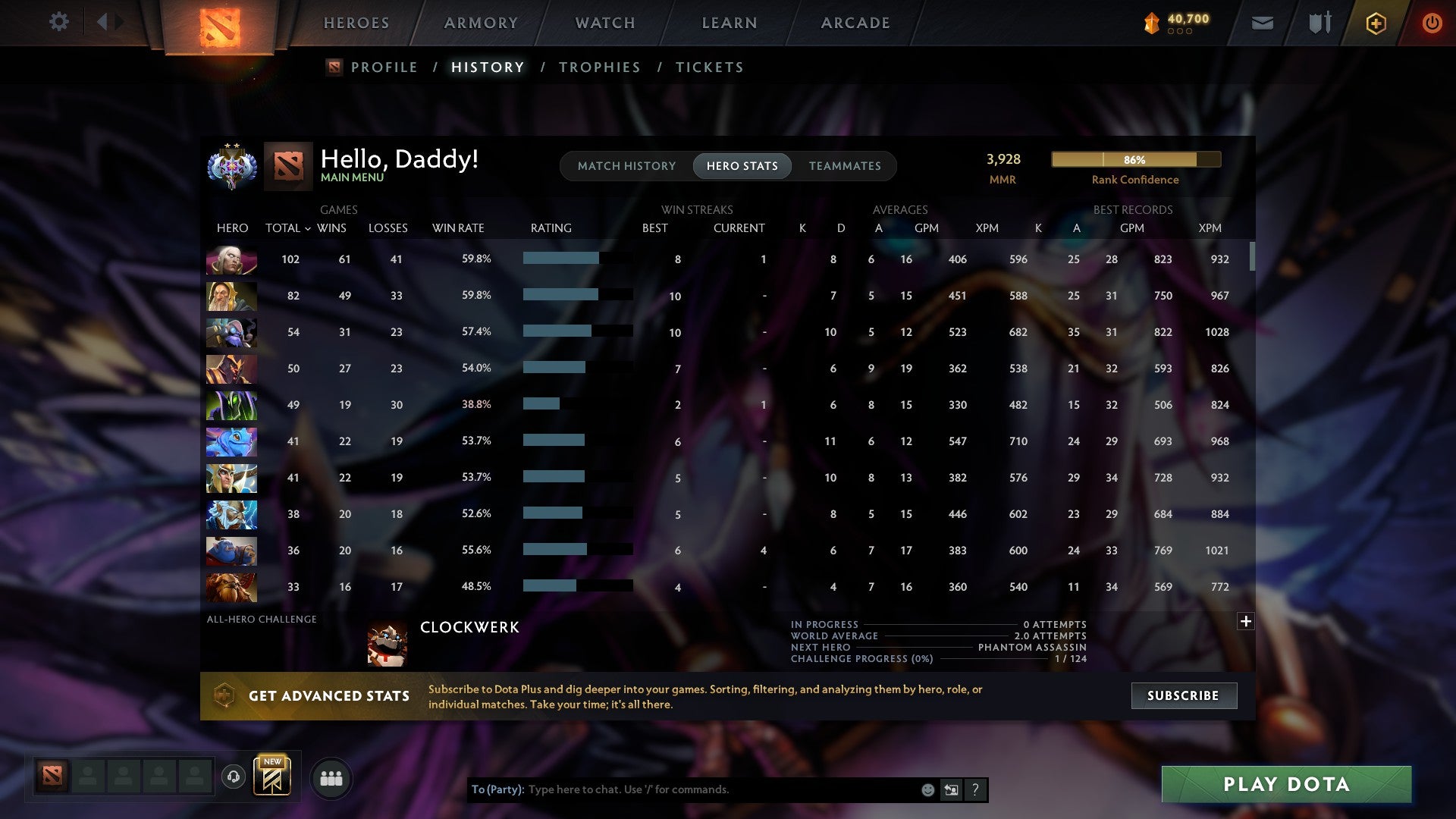Select the TEAMMATES view

click(845, 165)
